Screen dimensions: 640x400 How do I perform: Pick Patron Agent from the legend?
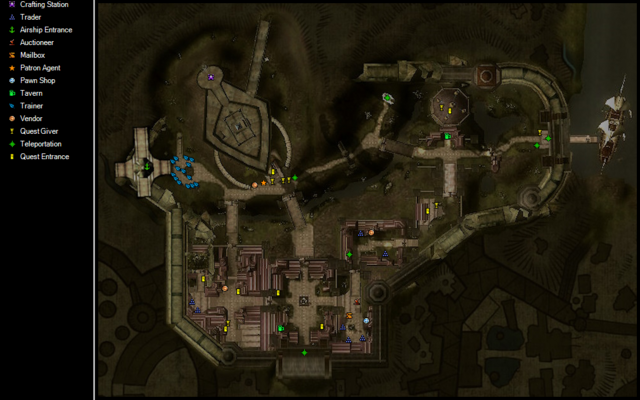pyautogui.click(x=40, y=68)
